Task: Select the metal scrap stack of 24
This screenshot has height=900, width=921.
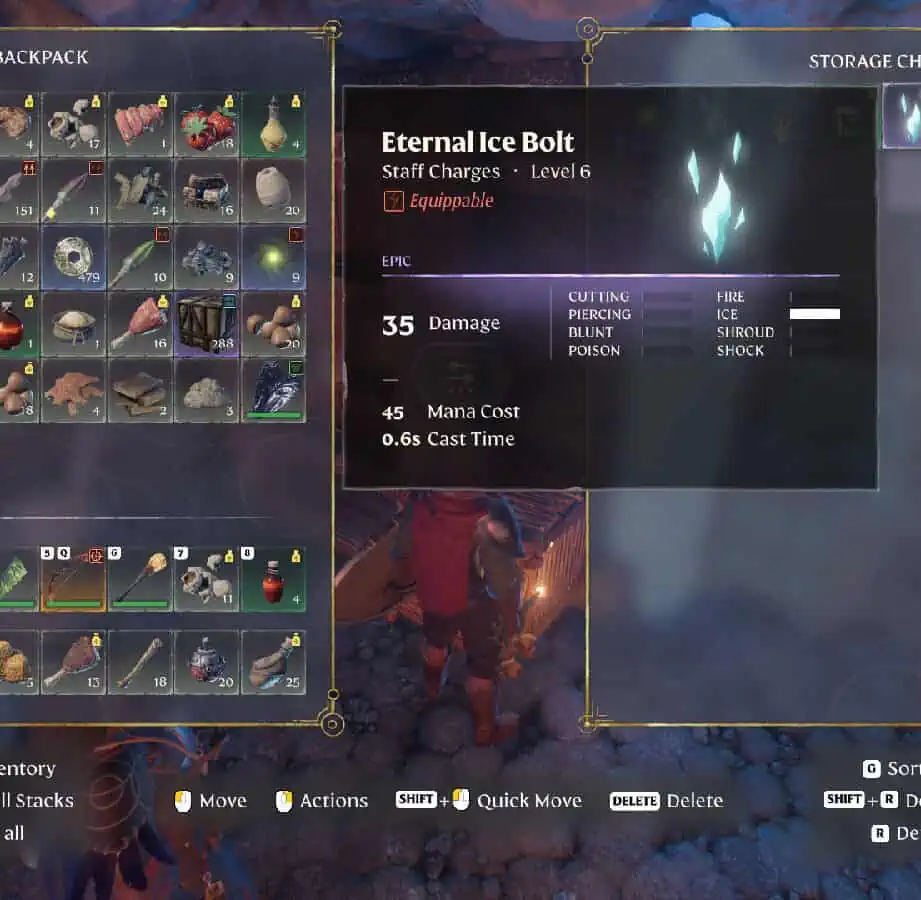Action: pyautogui.click(x=140, y=191)
